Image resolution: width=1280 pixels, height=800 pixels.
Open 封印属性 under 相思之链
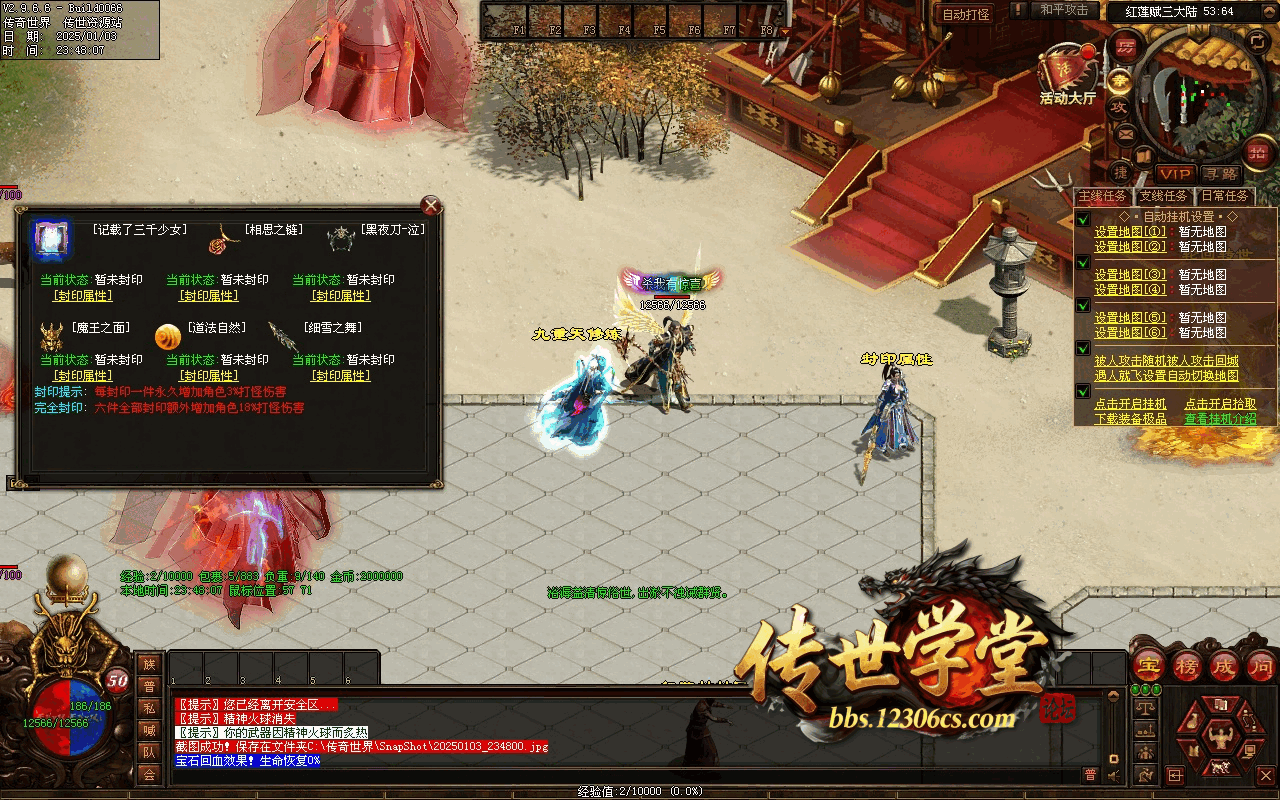tap(208, 296)
